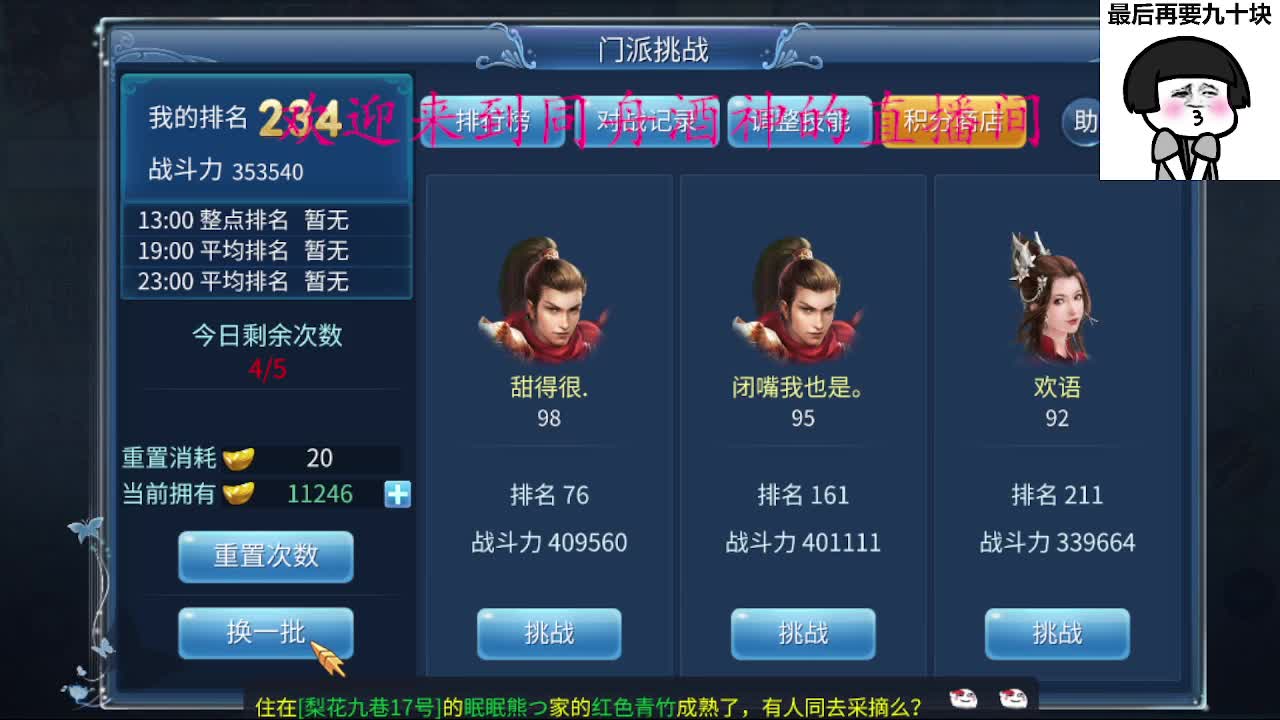The width and height of the screenshot is (1280, 720).
Task: Open the 调整技能 skill adjustment panel
Action: [x=800, y=120]
